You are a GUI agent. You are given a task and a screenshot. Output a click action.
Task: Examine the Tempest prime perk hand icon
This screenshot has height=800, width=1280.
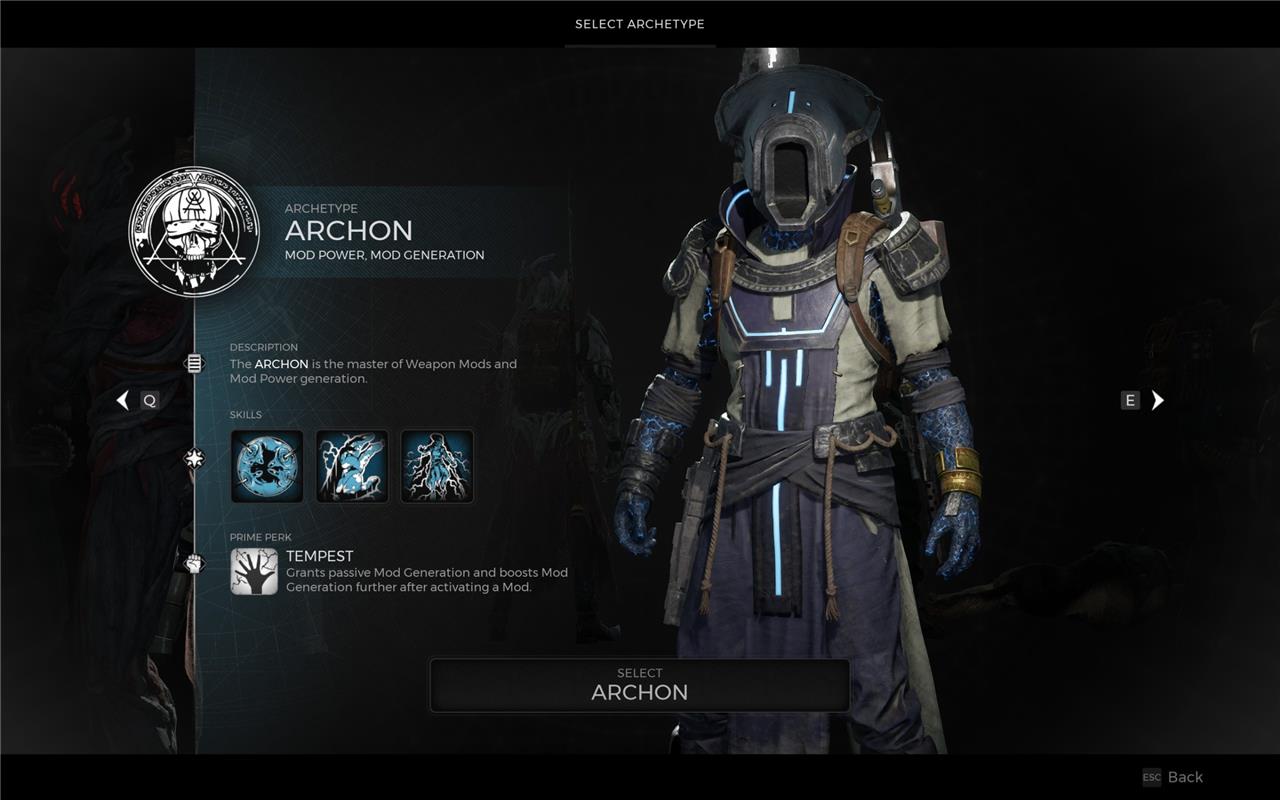[254, 571]
